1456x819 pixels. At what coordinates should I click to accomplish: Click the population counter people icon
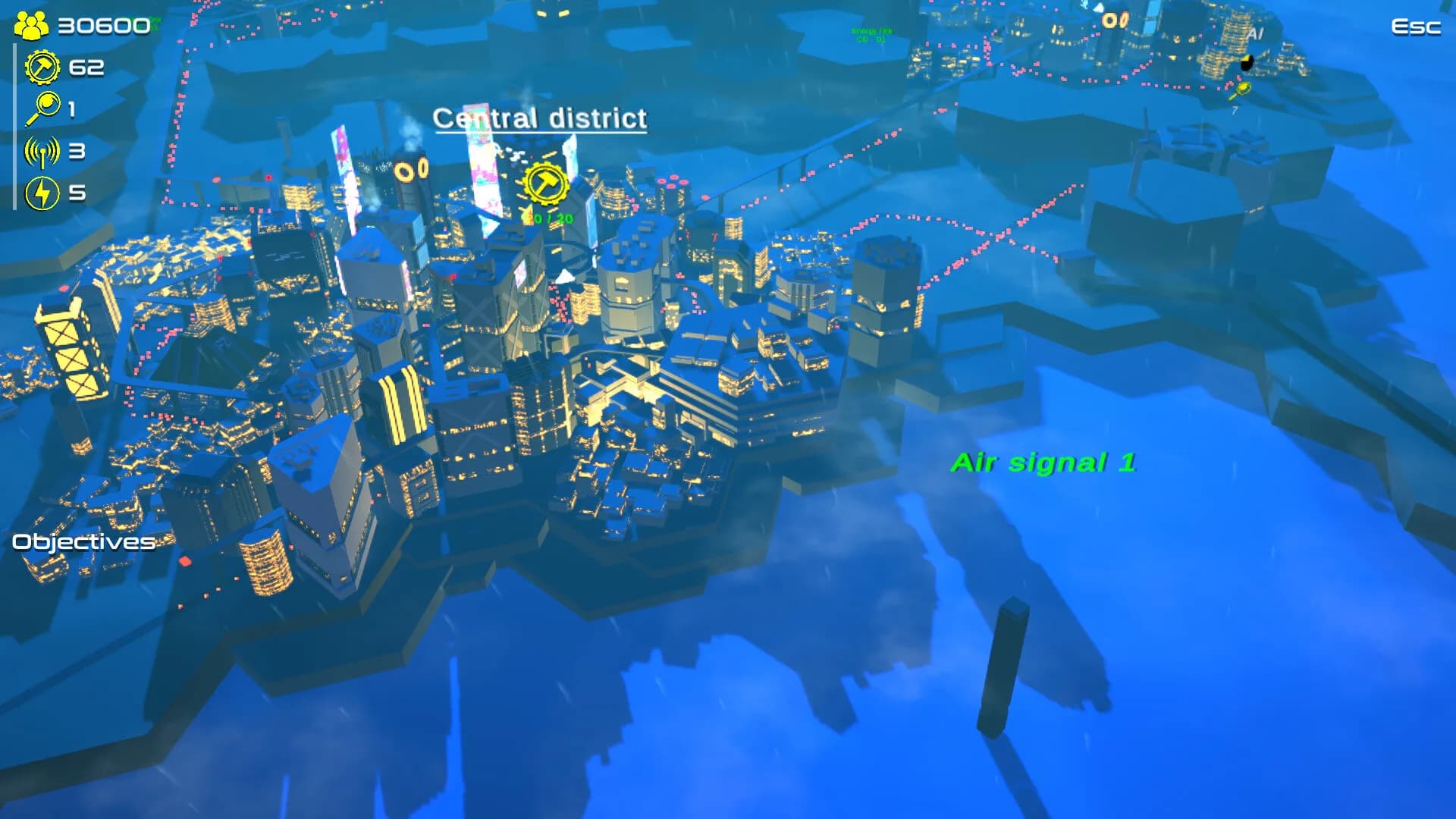pyautogui.click(x=30, y=23)
